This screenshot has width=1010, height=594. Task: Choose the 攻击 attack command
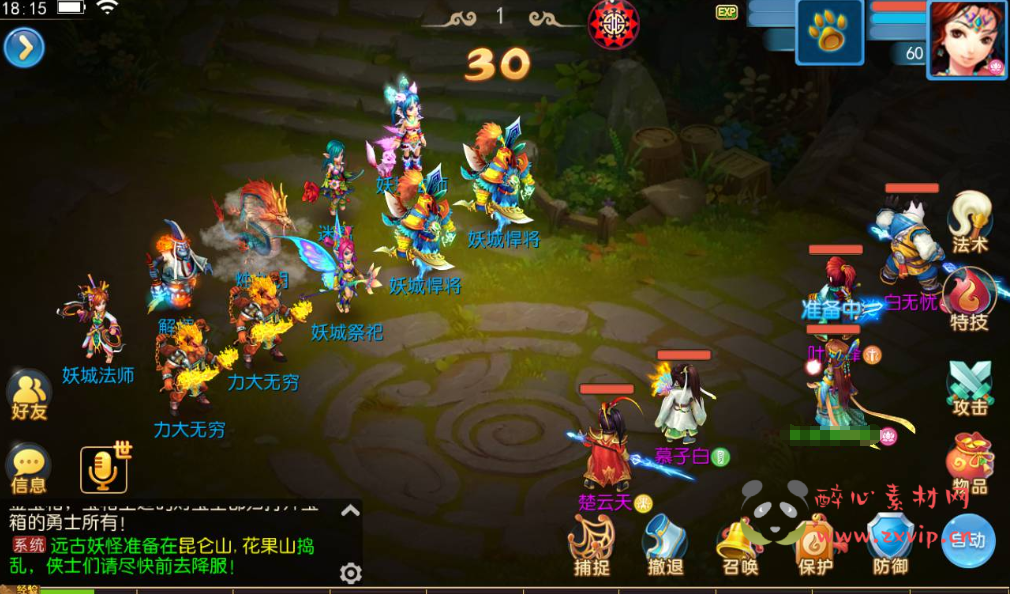[x=970, y=386]
